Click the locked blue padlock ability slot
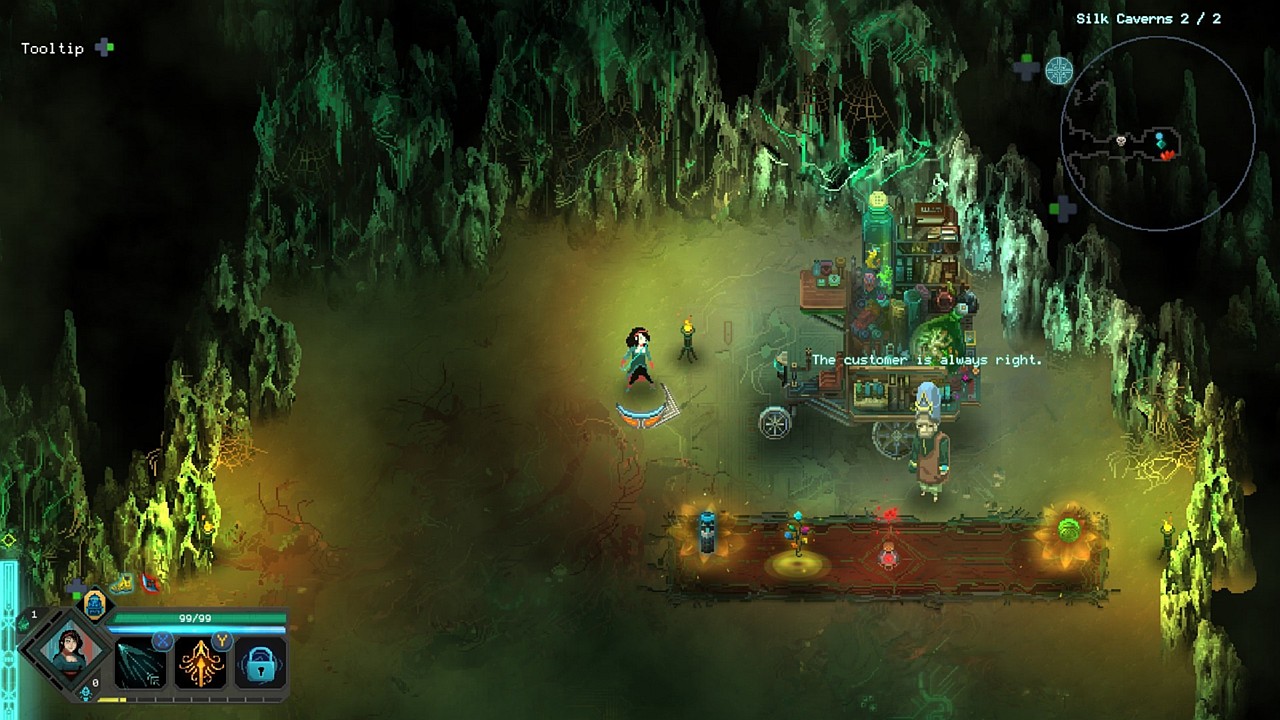 tap(260, 663)
